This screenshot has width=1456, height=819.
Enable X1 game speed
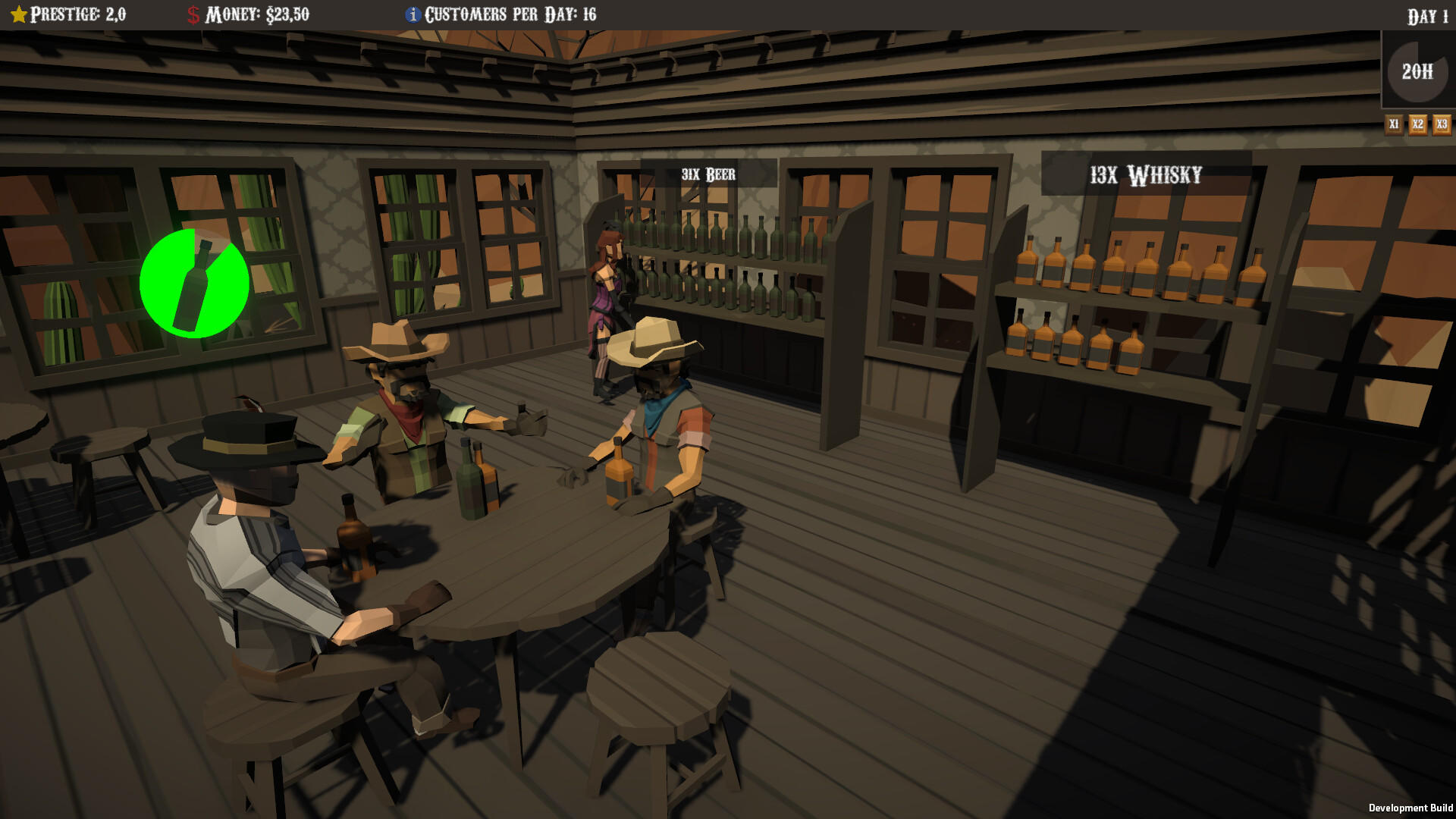pyautogui.click(x=1395, y=124)
